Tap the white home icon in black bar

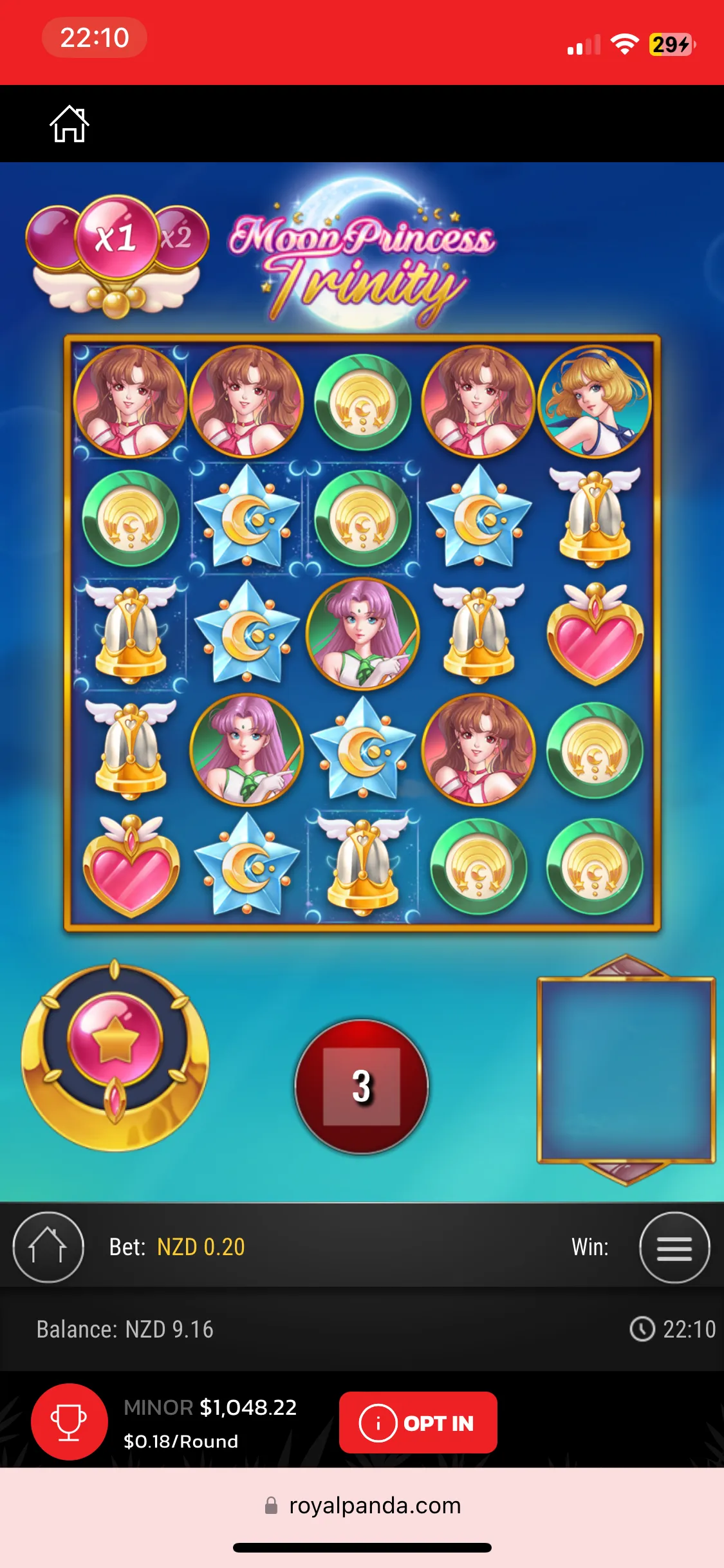tap(70, 124)
